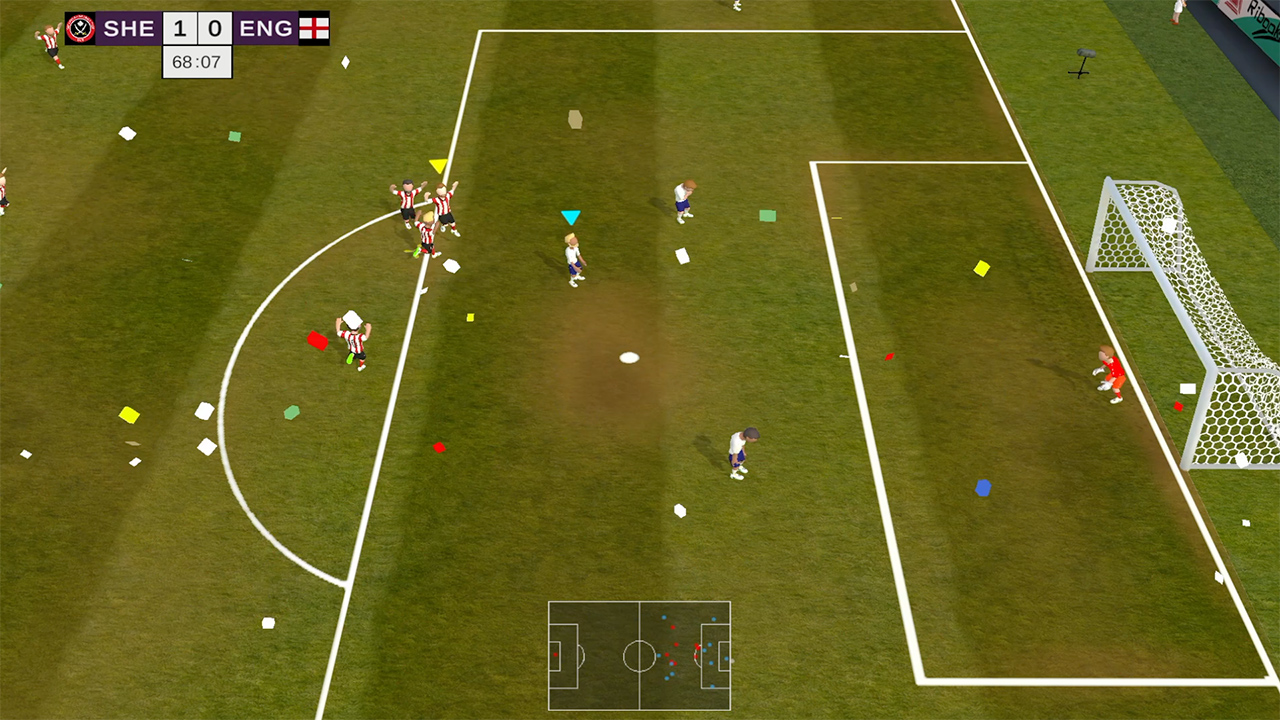Click a blue dot in the minimap penalty box
Viewport: 1280px width, 720px height.
(710, 645)
